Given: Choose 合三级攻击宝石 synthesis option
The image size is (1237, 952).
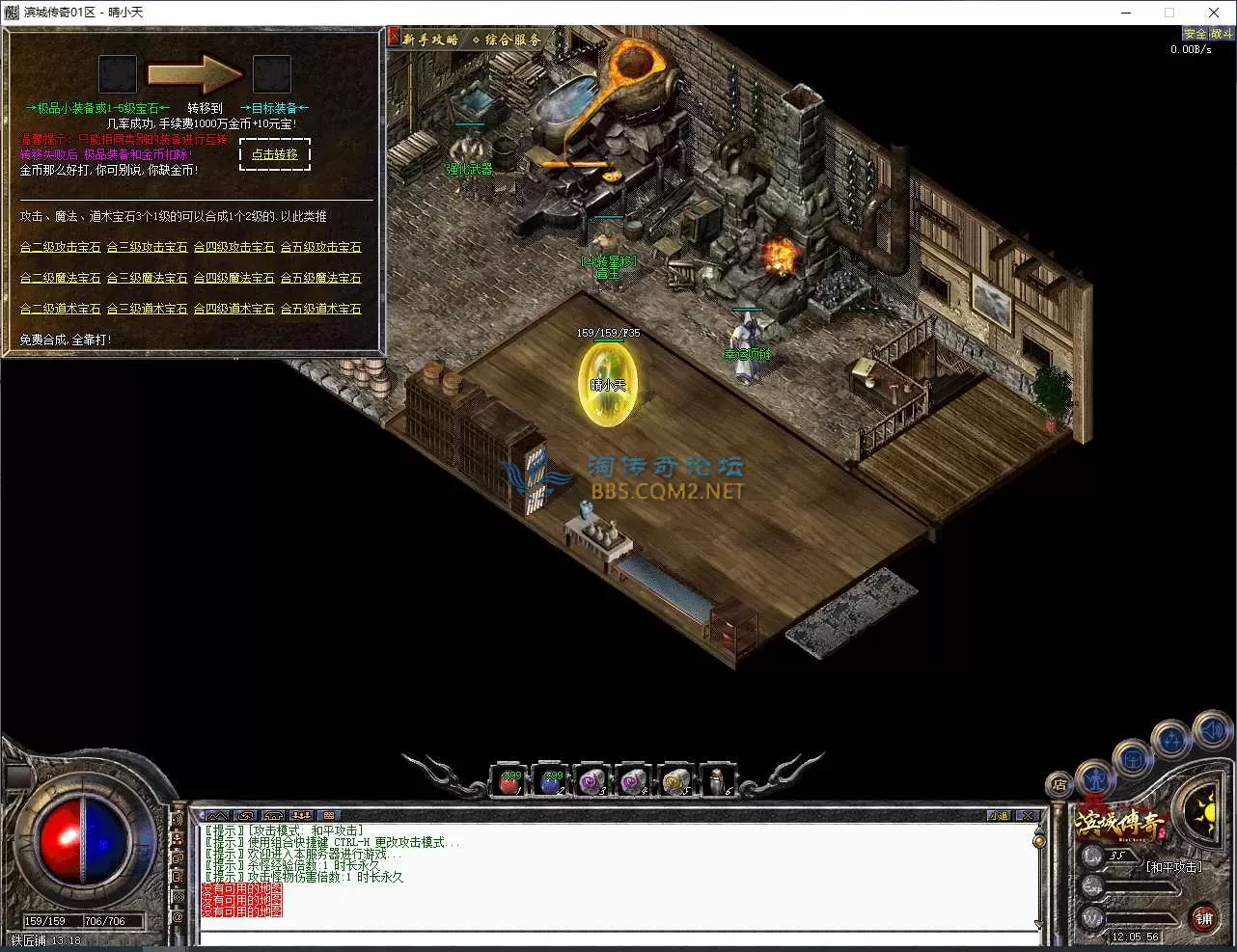Looking at the screenshot, I should point(148,247).
